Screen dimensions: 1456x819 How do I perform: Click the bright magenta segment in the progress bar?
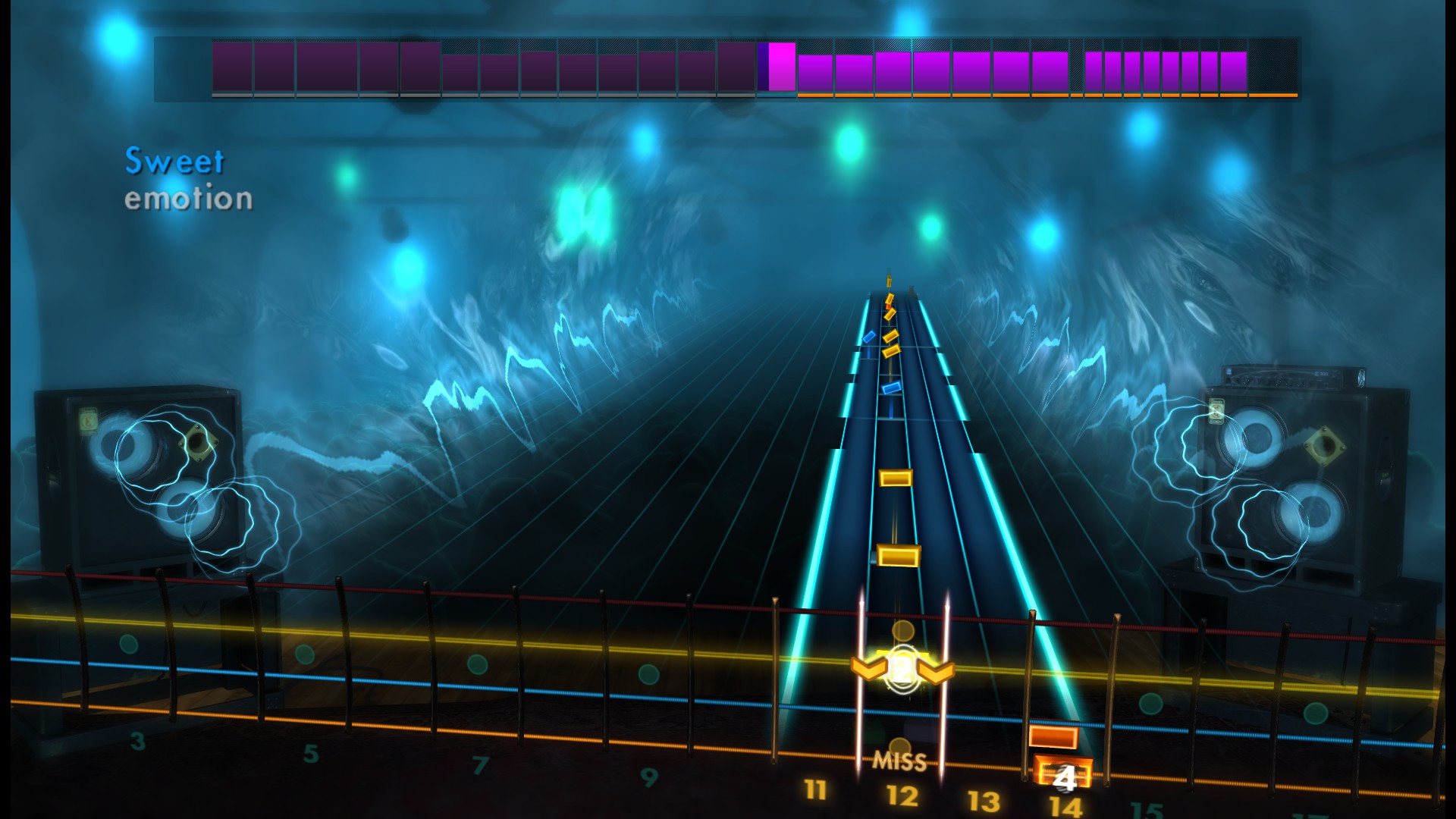pyautogui.click(x=779, y=70)
